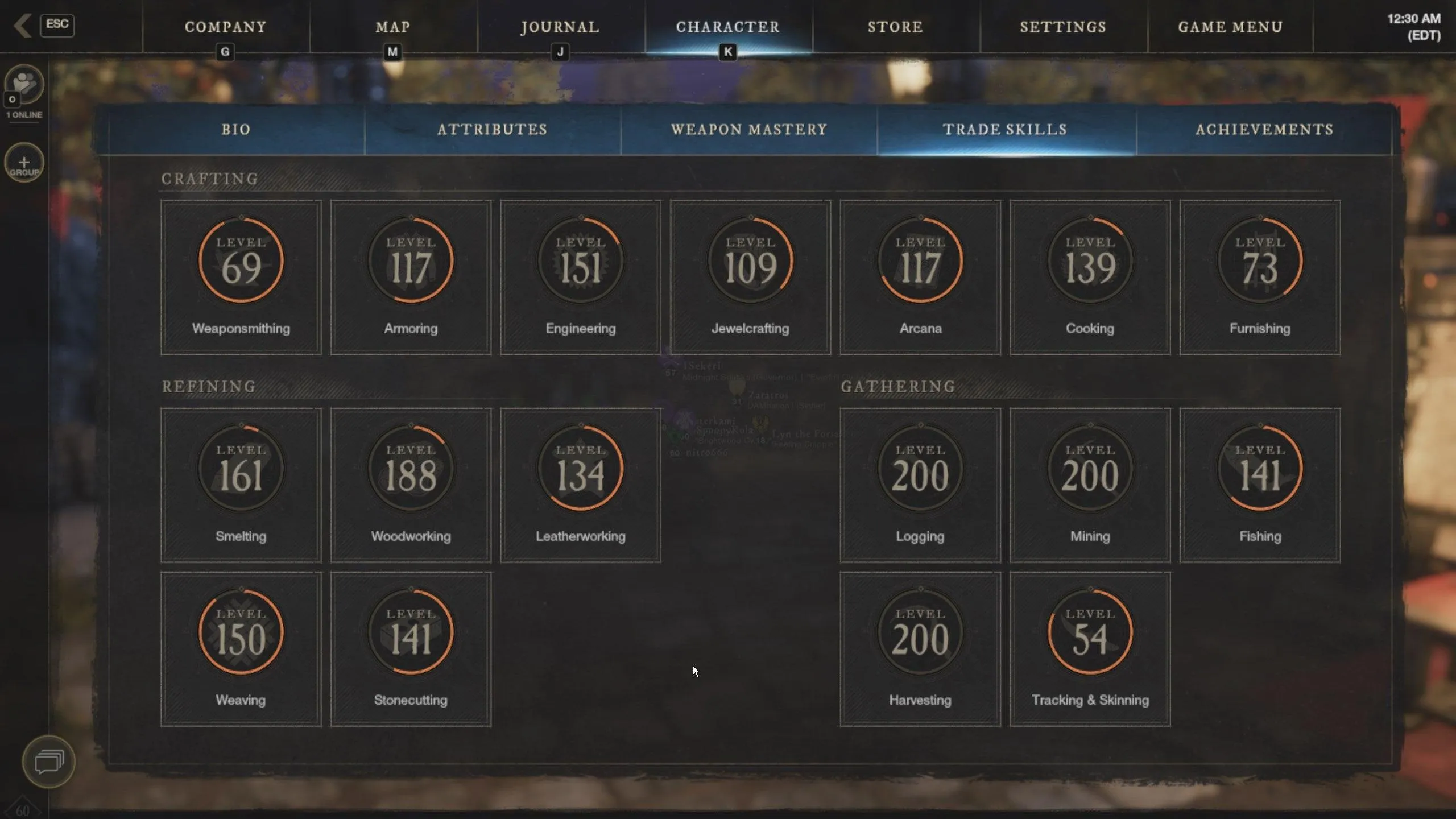Open the Journal menu
This screenshot has width=1456, height=819.
point(560,27)
